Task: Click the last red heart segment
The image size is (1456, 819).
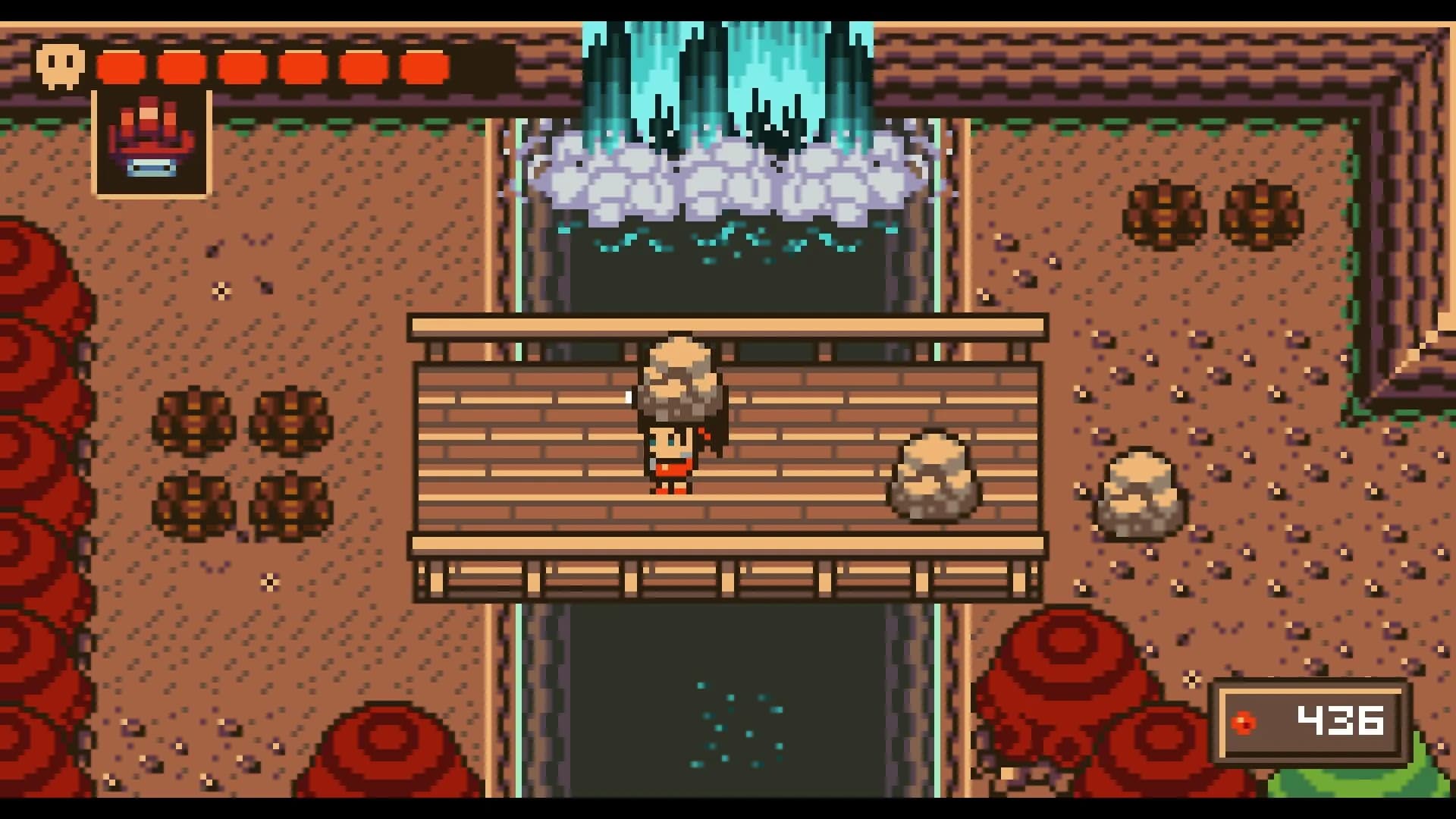Action: point(422,65)
